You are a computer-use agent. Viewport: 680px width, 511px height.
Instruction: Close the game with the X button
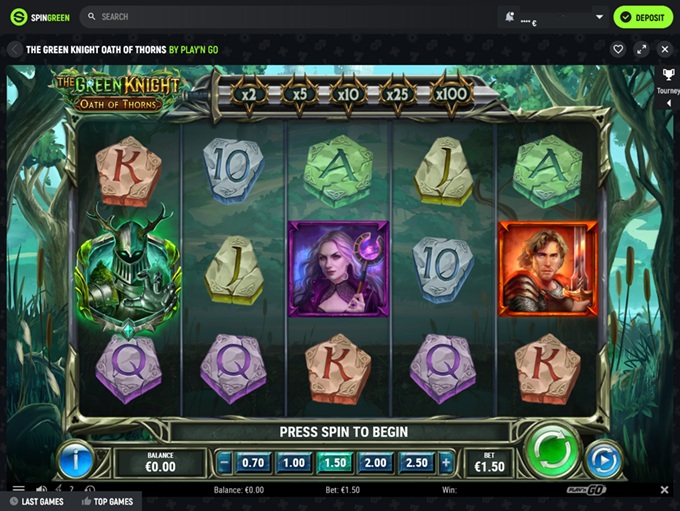tap(662, 49)
